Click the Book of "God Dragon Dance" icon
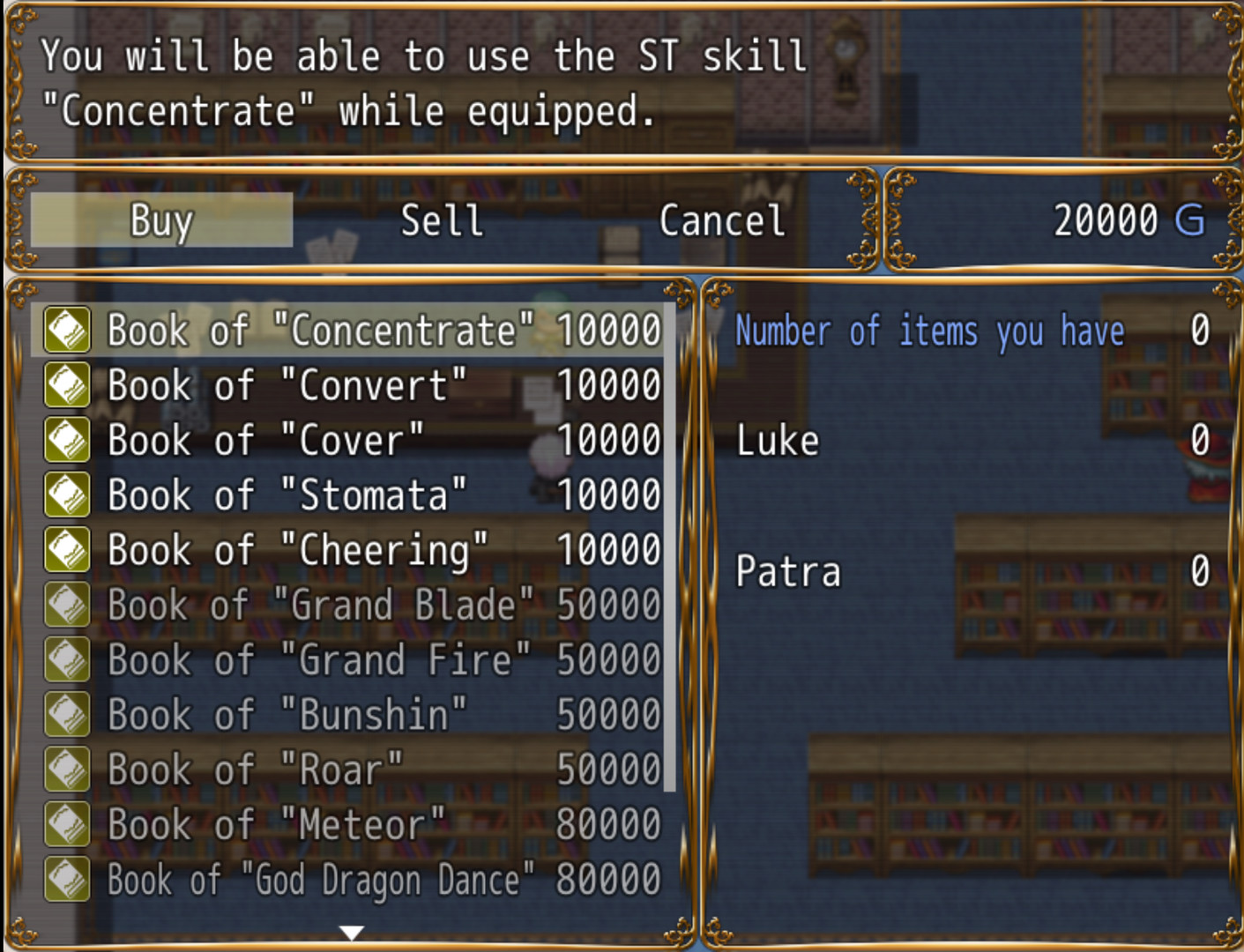The width and height of the screenshot is (1244, 952). (66, 879)
